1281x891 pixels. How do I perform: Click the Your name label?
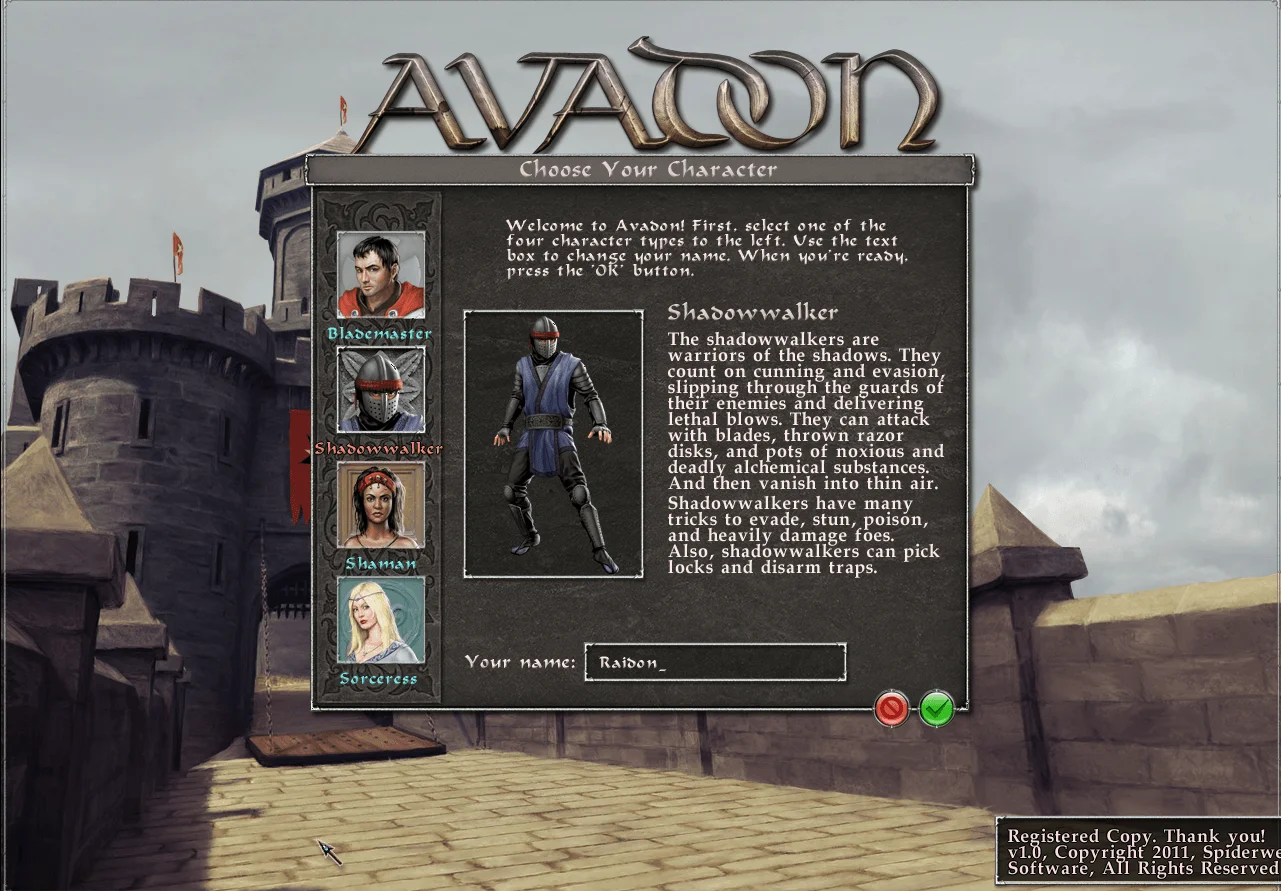tap(521, 662)
